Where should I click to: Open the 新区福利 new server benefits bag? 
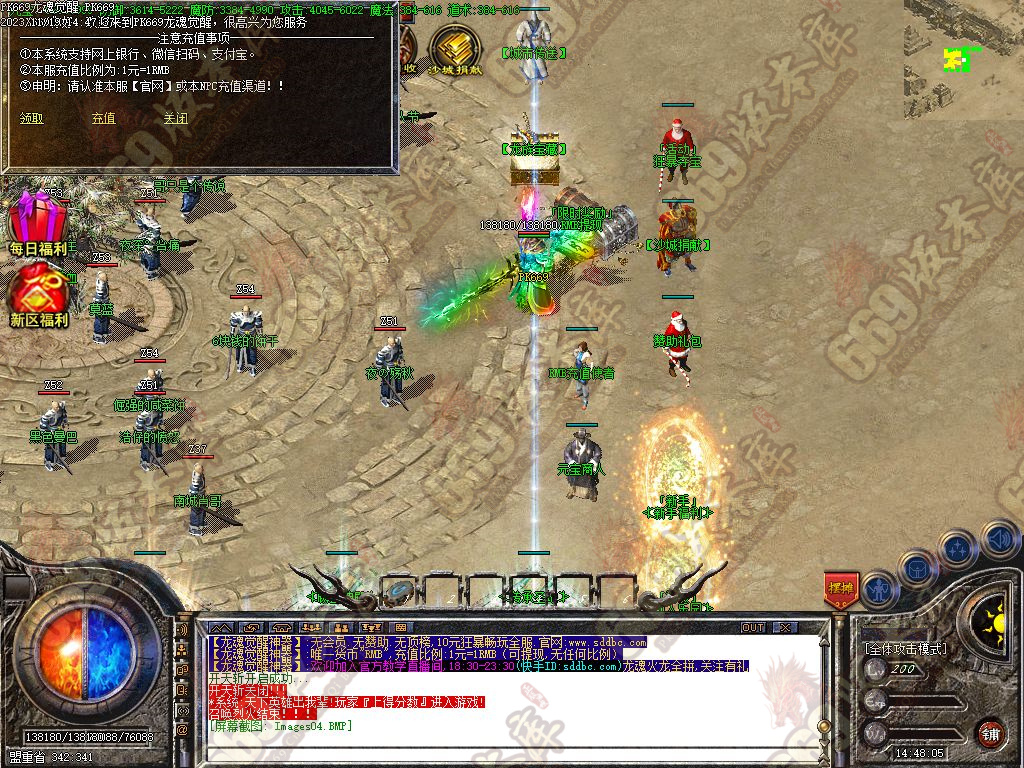tap(38, 294)
